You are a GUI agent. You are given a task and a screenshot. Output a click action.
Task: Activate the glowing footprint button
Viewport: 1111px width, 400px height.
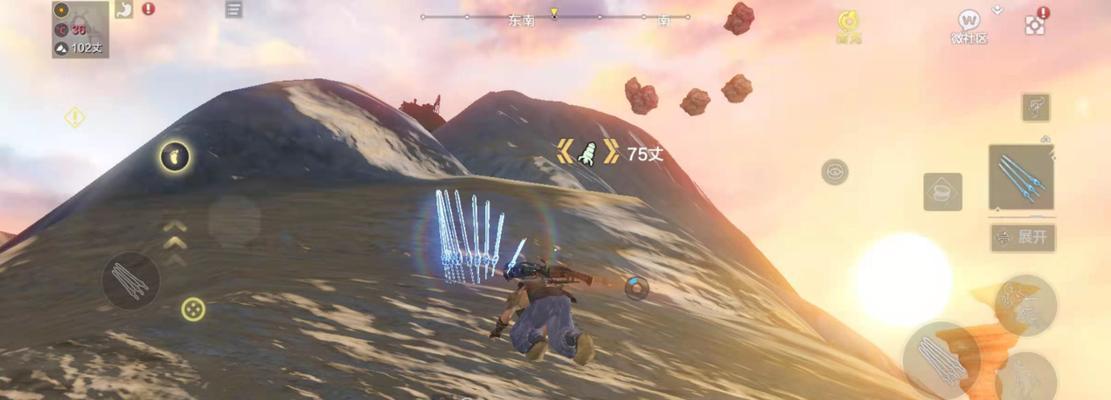[175, 156]
